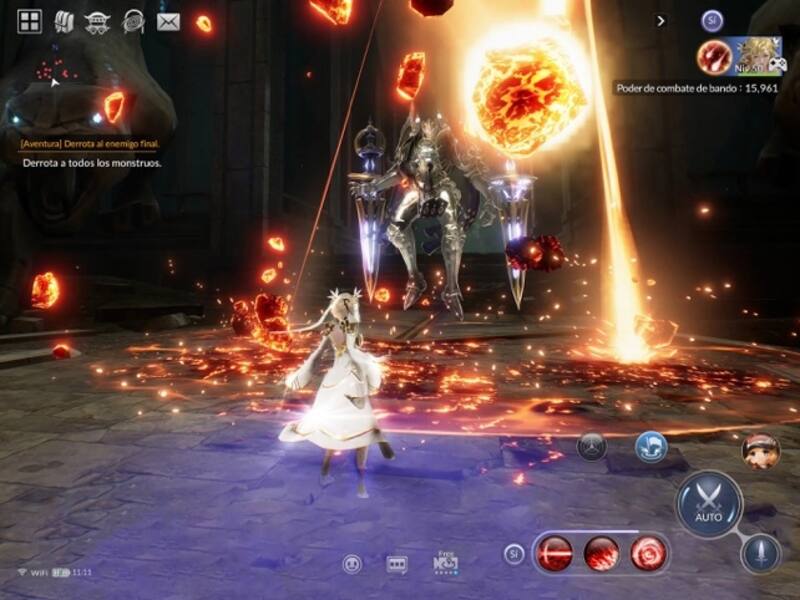Open the emoji smiley face button
This screenshot has width=800, height=600.
[x=351, y=565]
